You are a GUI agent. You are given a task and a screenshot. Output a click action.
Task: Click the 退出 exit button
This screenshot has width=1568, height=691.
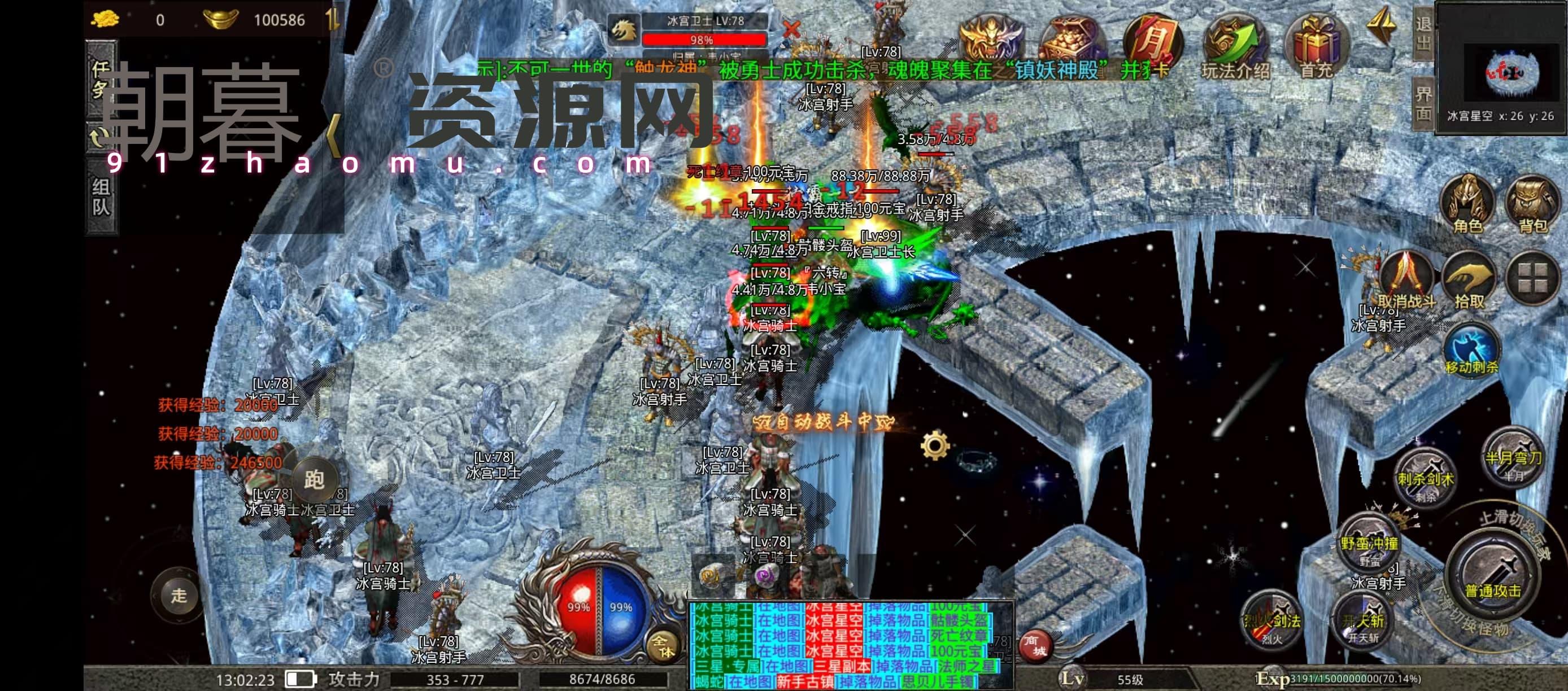coord(1423,33)
